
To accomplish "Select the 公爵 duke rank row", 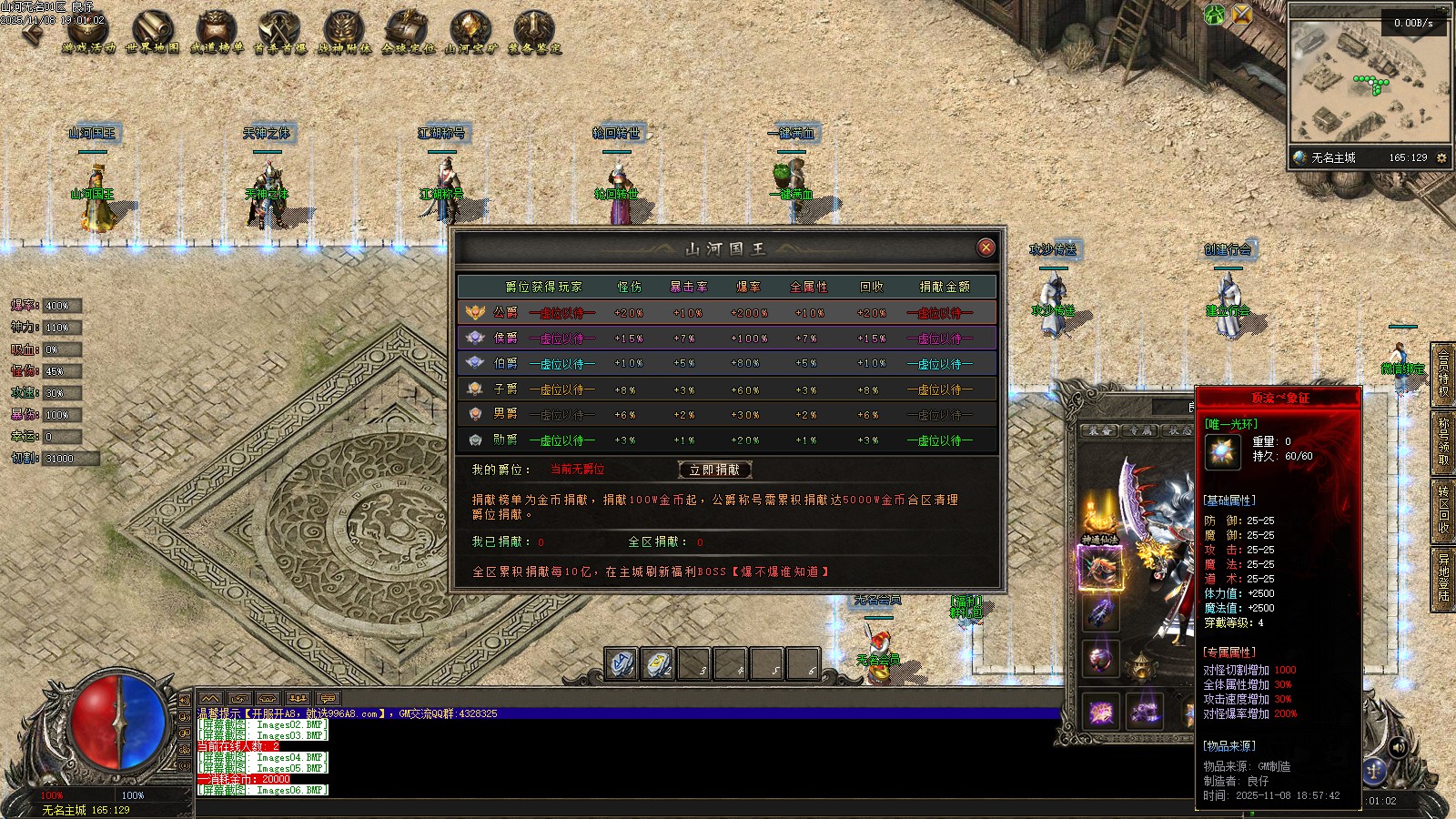I will 726,312.
